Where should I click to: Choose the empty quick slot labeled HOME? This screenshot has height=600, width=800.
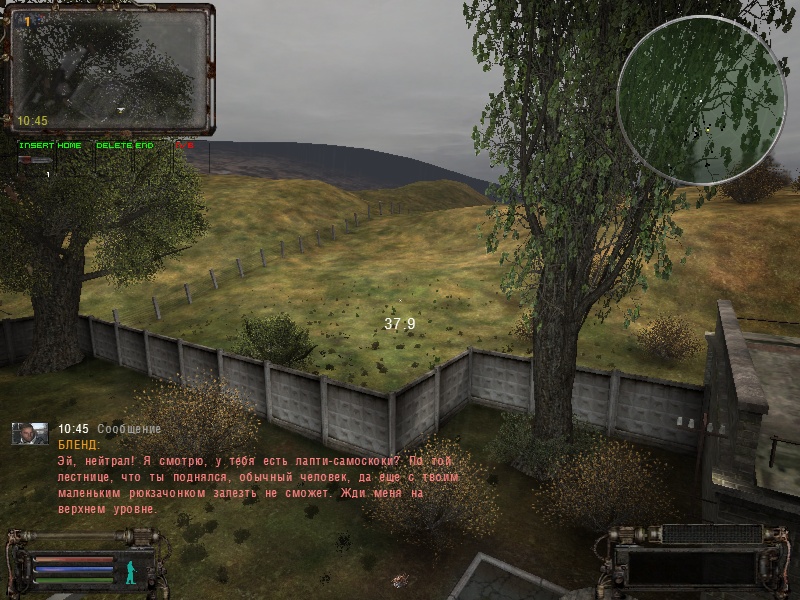click(69, 159)
